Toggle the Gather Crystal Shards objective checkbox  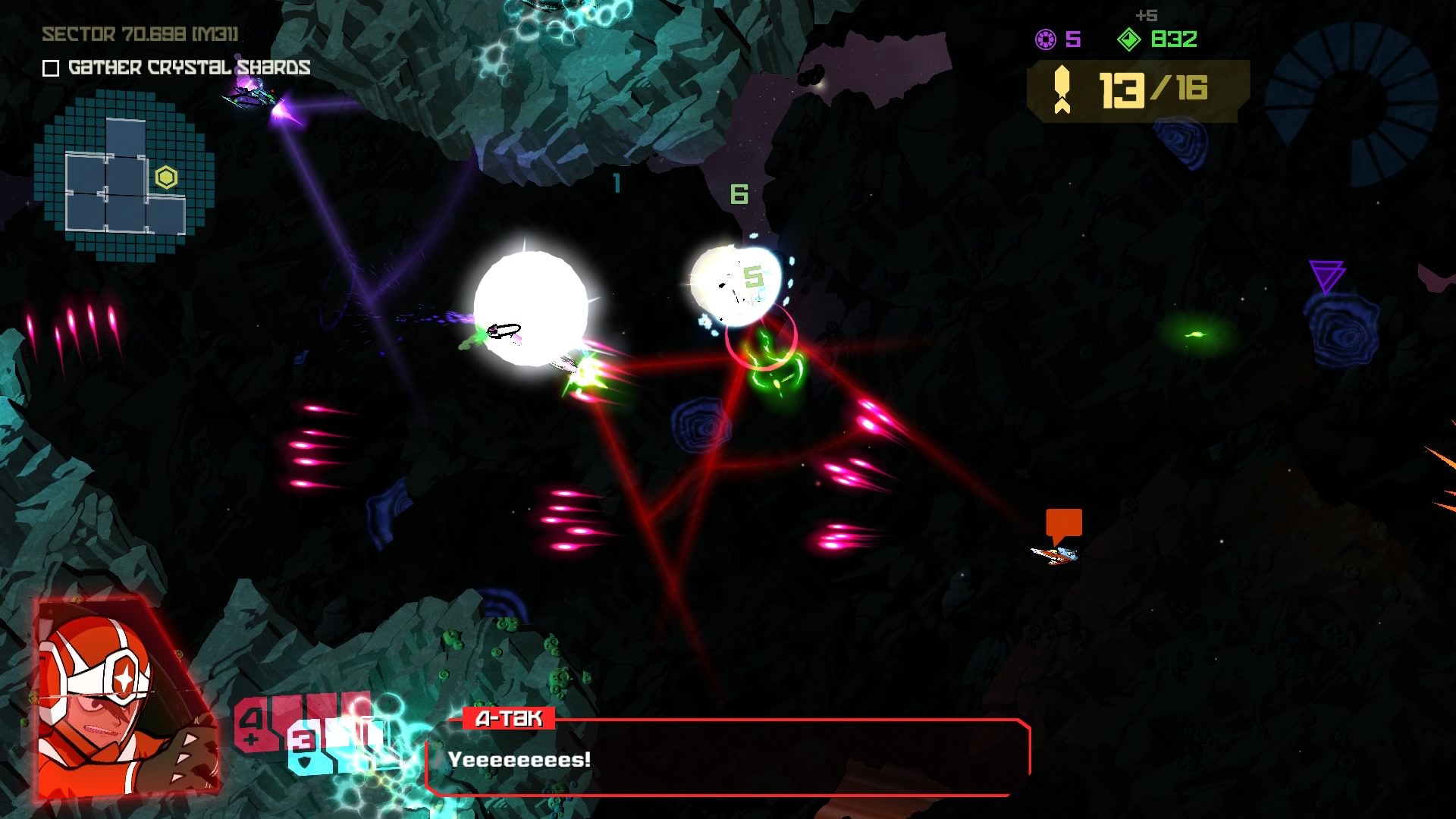(51, 68)
